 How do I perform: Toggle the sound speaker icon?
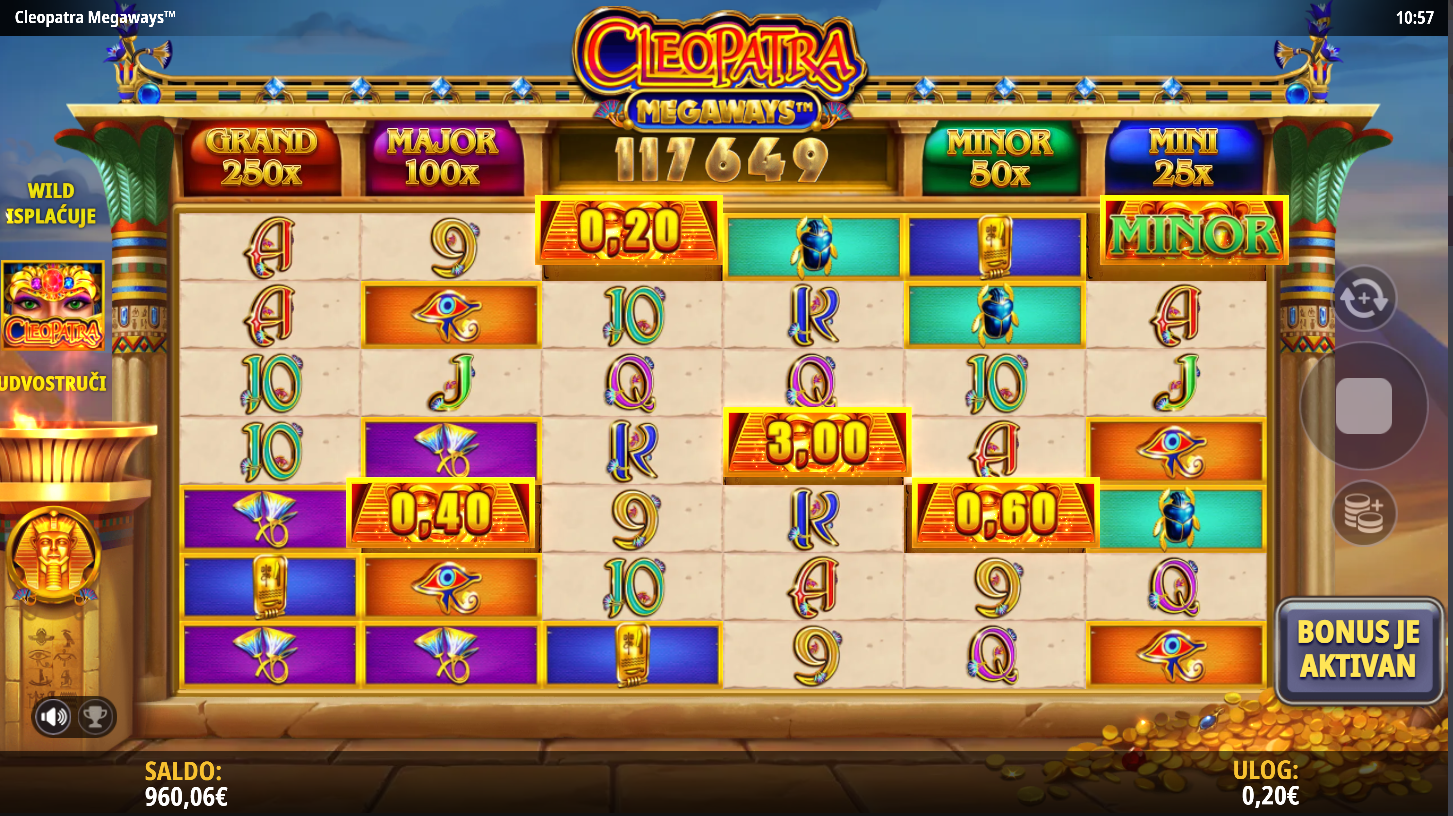pos(54,716)
